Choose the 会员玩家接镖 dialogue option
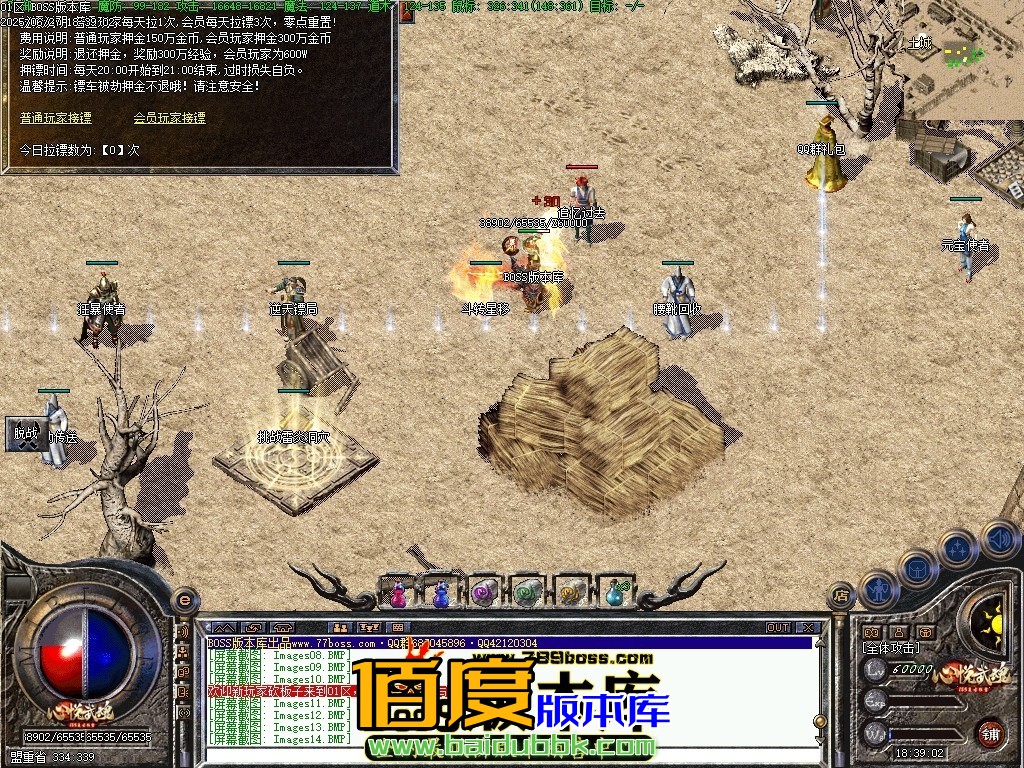 [x=169, y=118]
